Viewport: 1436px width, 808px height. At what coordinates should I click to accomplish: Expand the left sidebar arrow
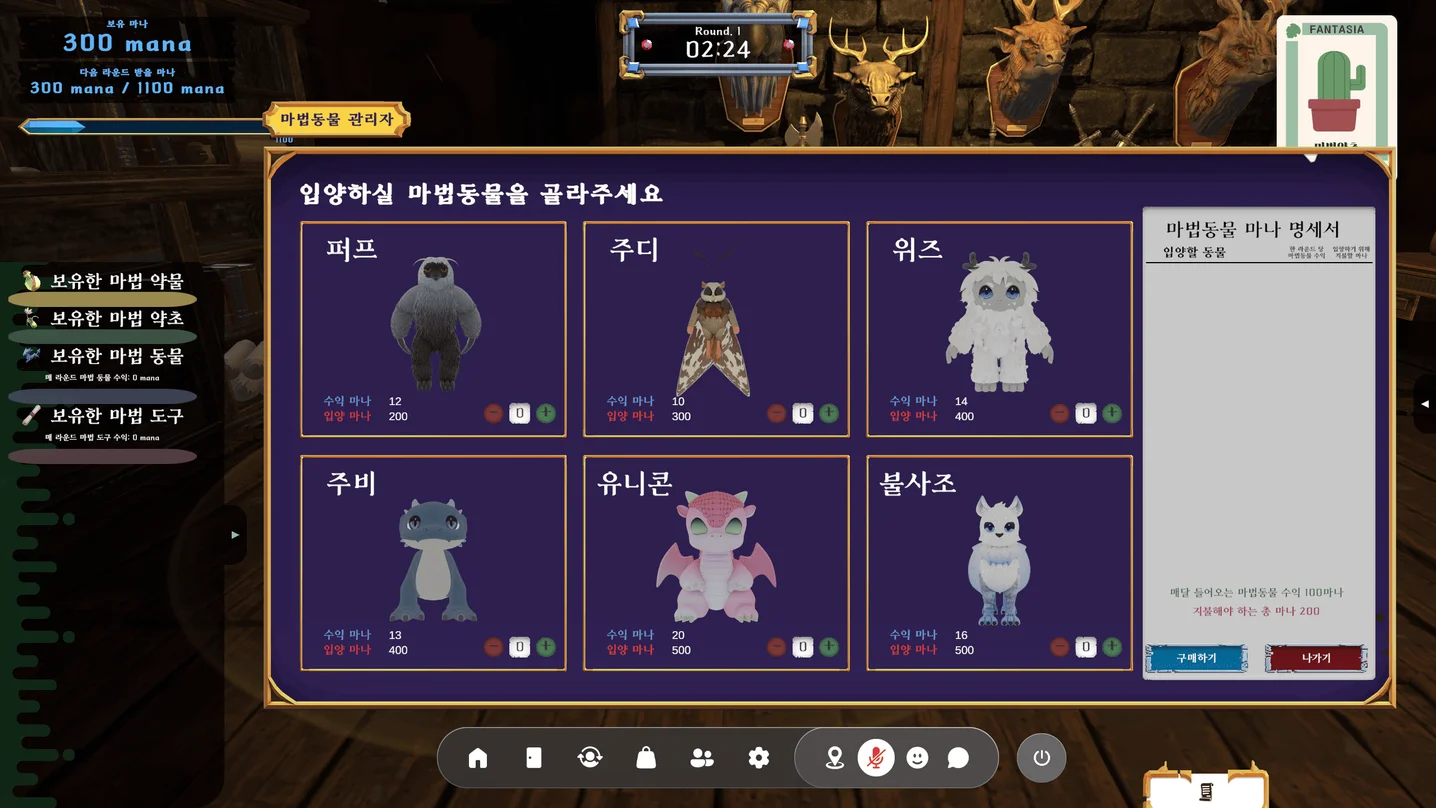tap(234, 536)
